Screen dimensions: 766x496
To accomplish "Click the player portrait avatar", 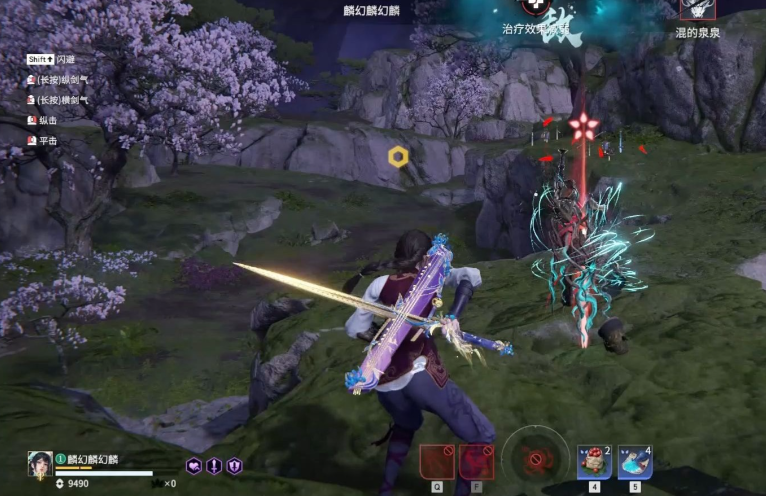I will 40,464.
